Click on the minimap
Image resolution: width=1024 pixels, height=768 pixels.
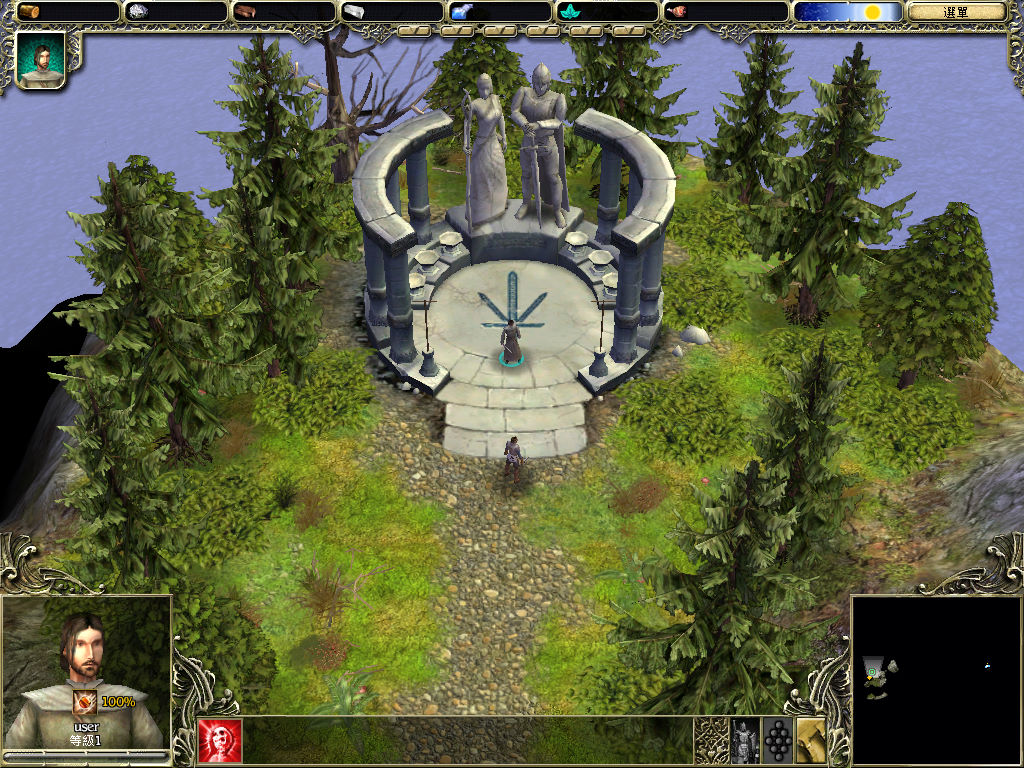[x=935, y=678]
